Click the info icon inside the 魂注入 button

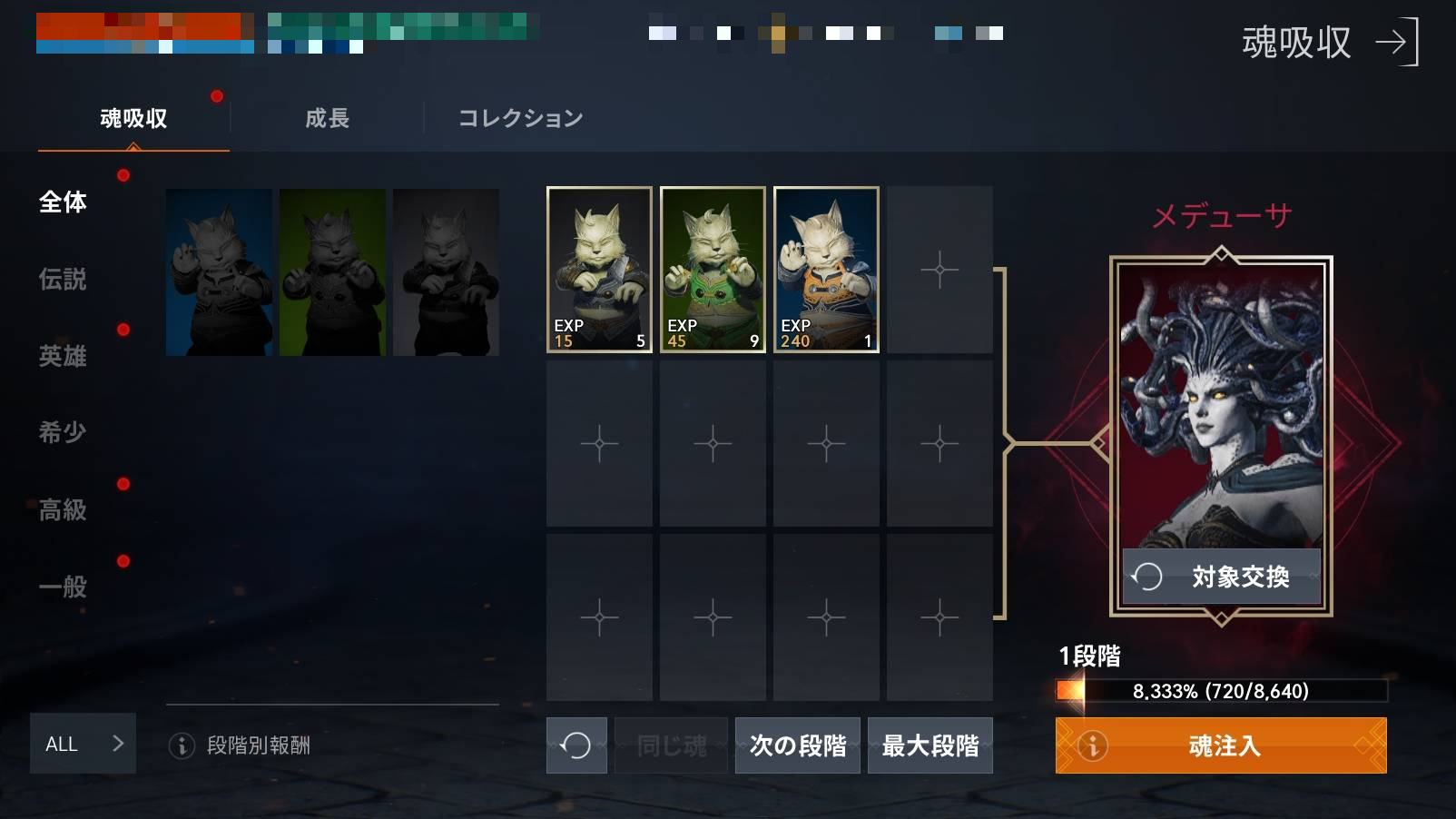coord(1094,745)
